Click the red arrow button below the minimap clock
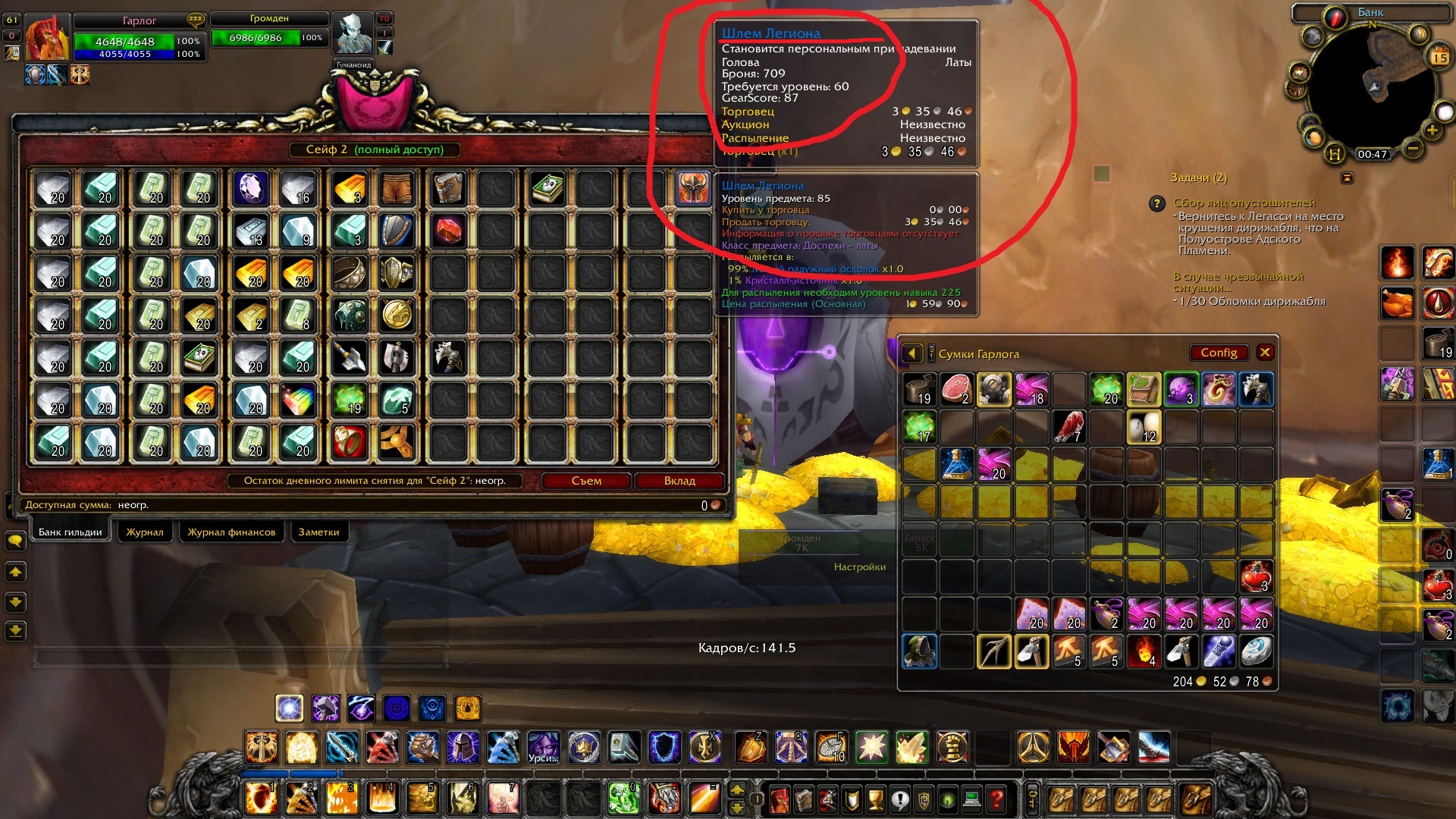This screenshot has width=1456, height=819. (x=1347, y=176)
